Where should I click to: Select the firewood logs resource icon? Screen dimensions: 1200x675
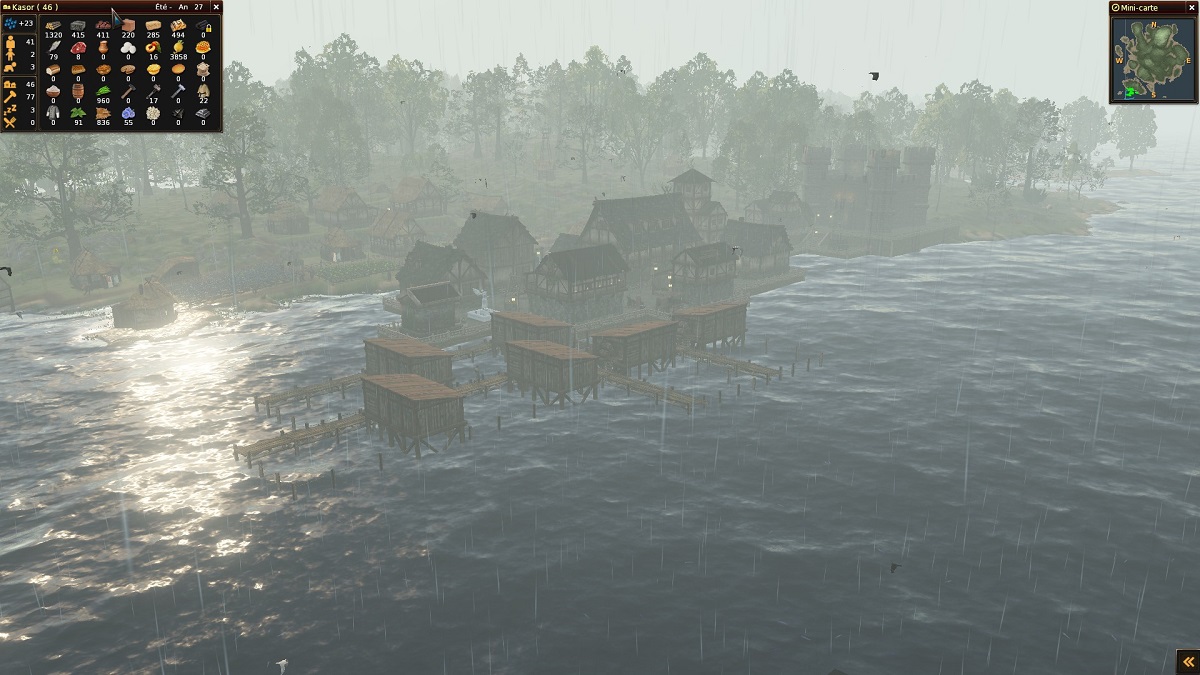53,24
